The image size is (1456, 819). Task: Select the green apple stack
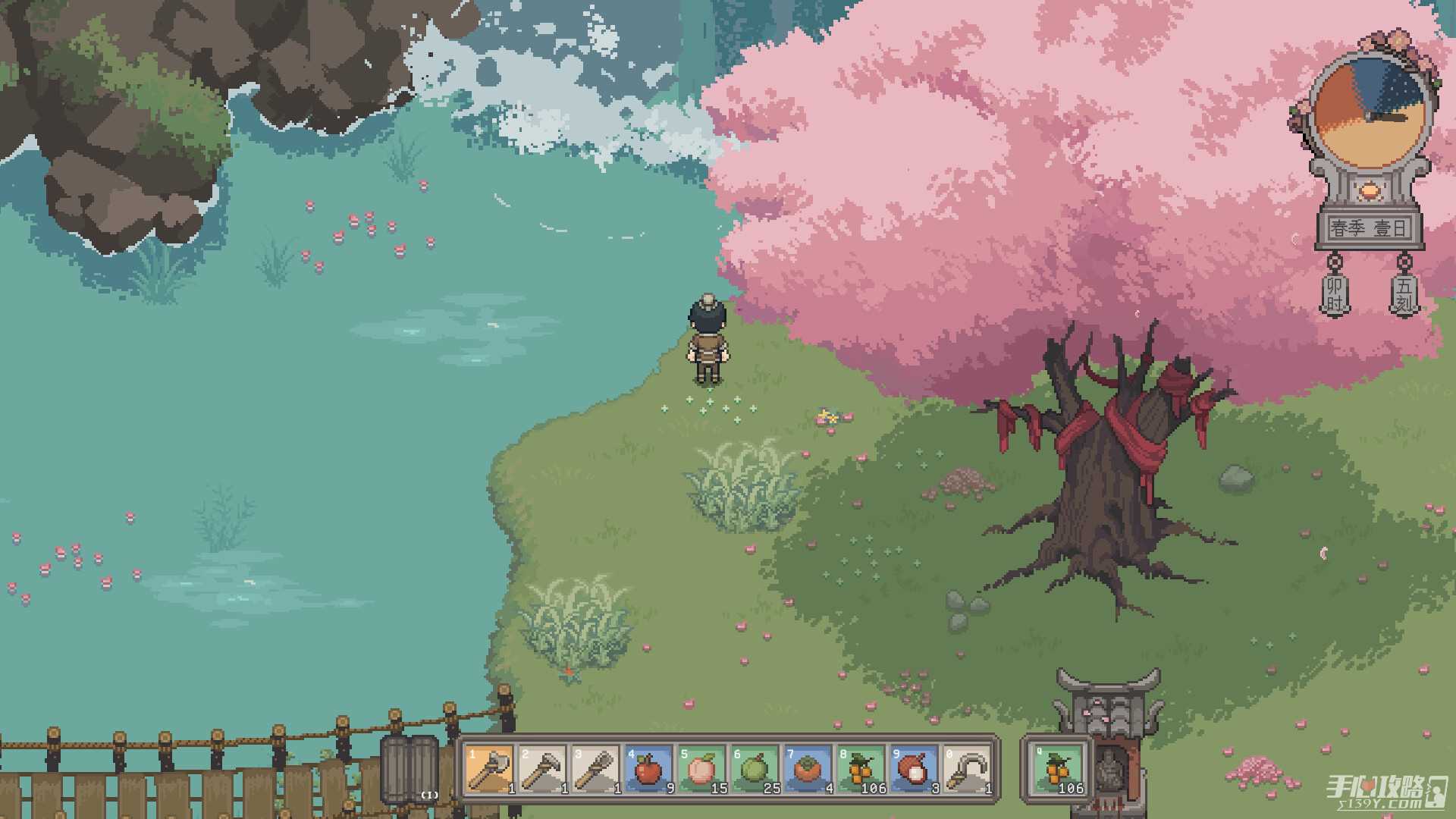point(755,770)
